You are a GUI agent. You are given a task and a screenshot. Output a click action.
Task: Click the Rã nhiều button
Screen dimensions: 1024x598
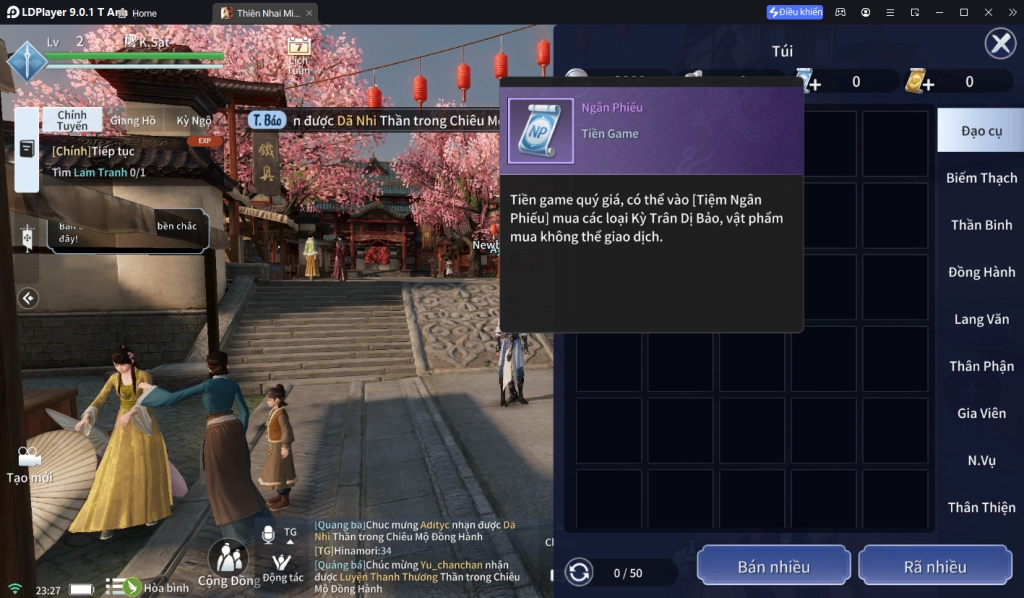935,567
